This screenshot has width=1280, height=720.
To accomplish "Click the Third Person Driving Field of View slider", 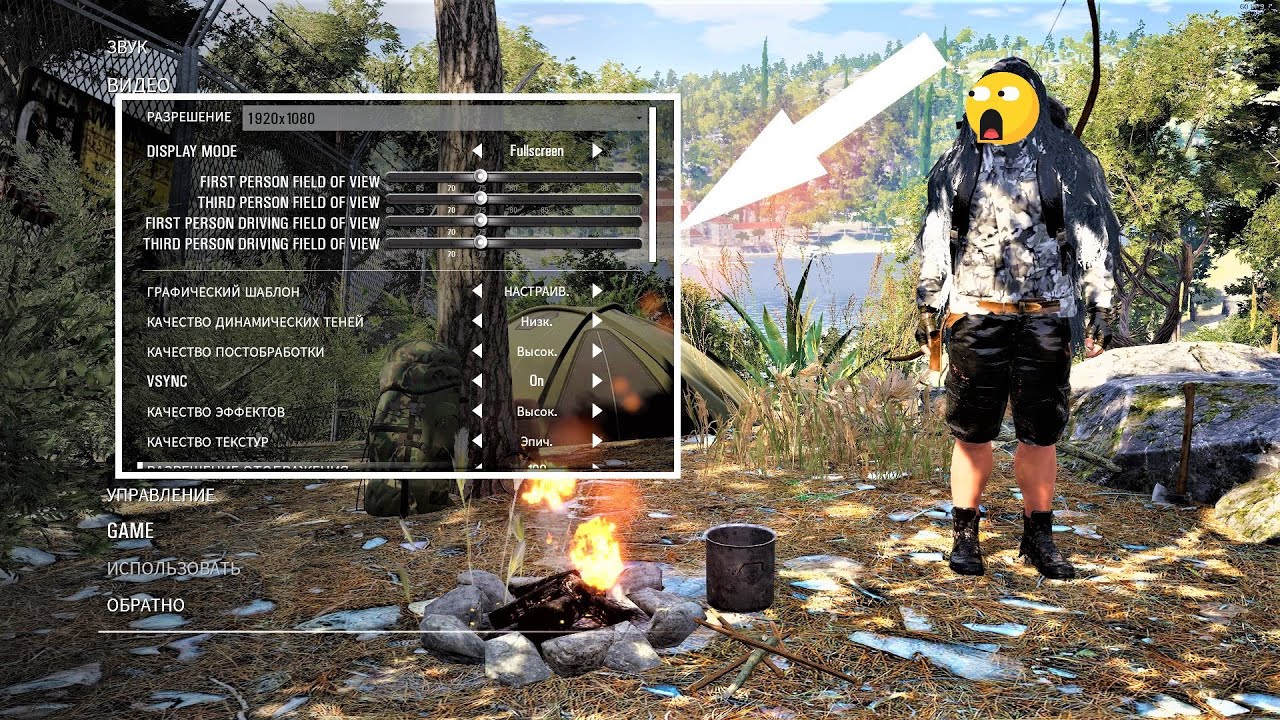I will pos(513,243).
